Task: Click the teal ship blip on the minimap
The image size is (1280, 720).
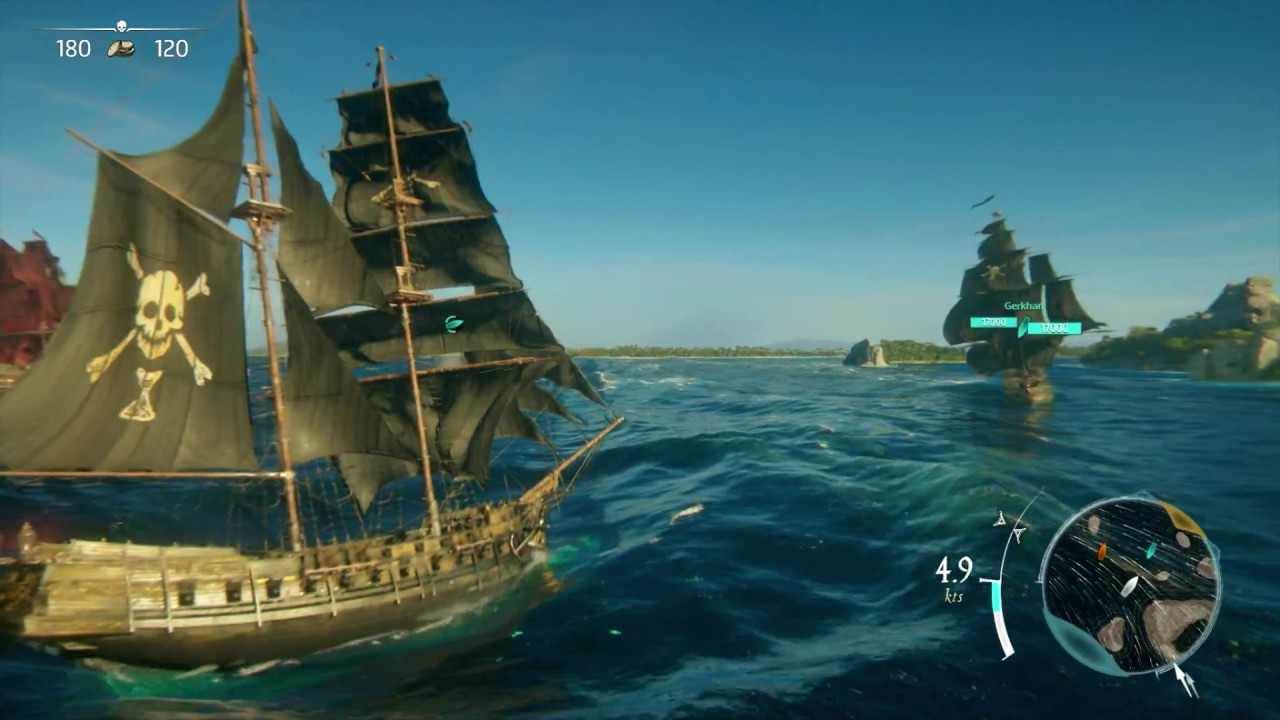Action: click(1150, 550)
